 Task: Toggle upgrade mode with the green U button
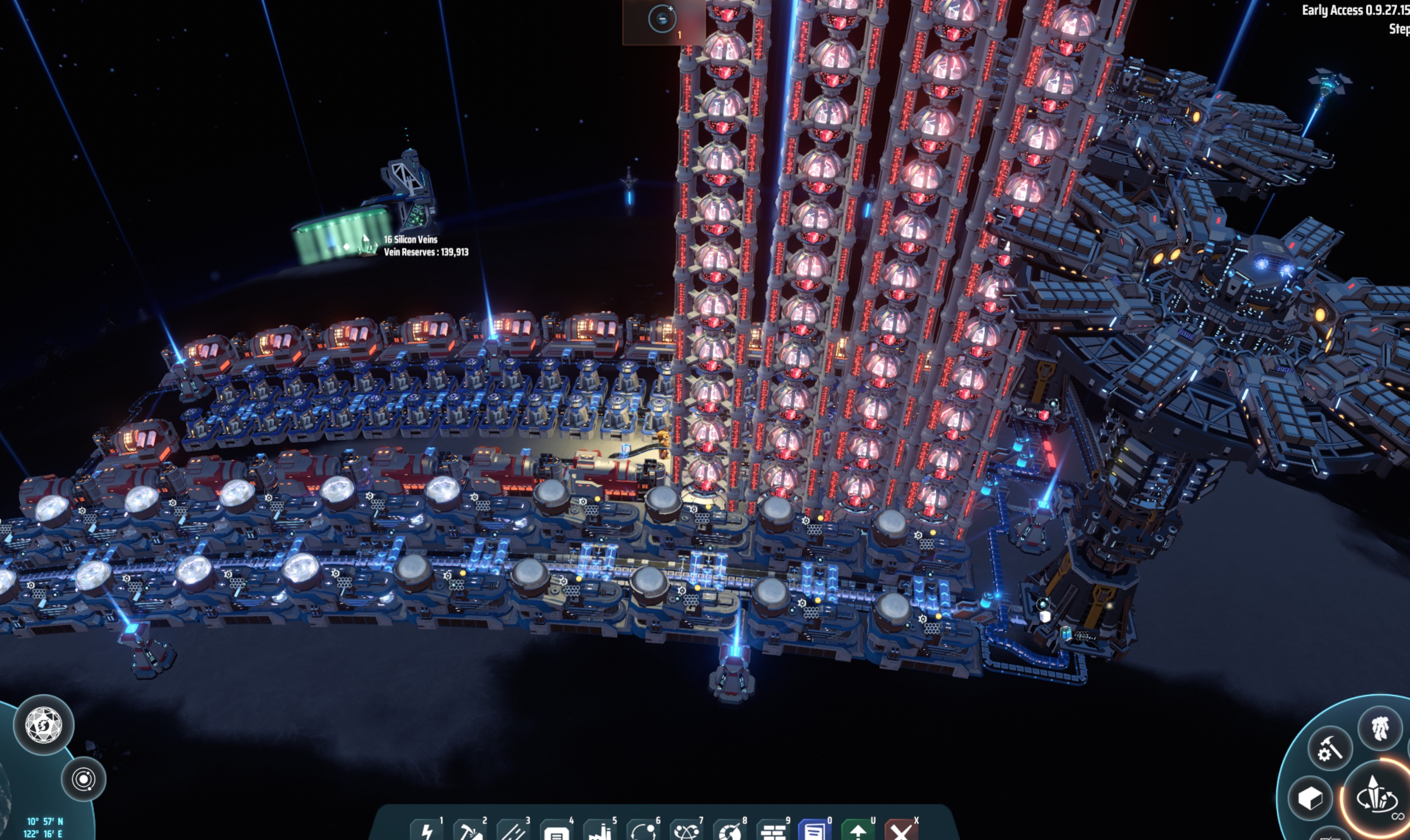click(x=860, y=832)
